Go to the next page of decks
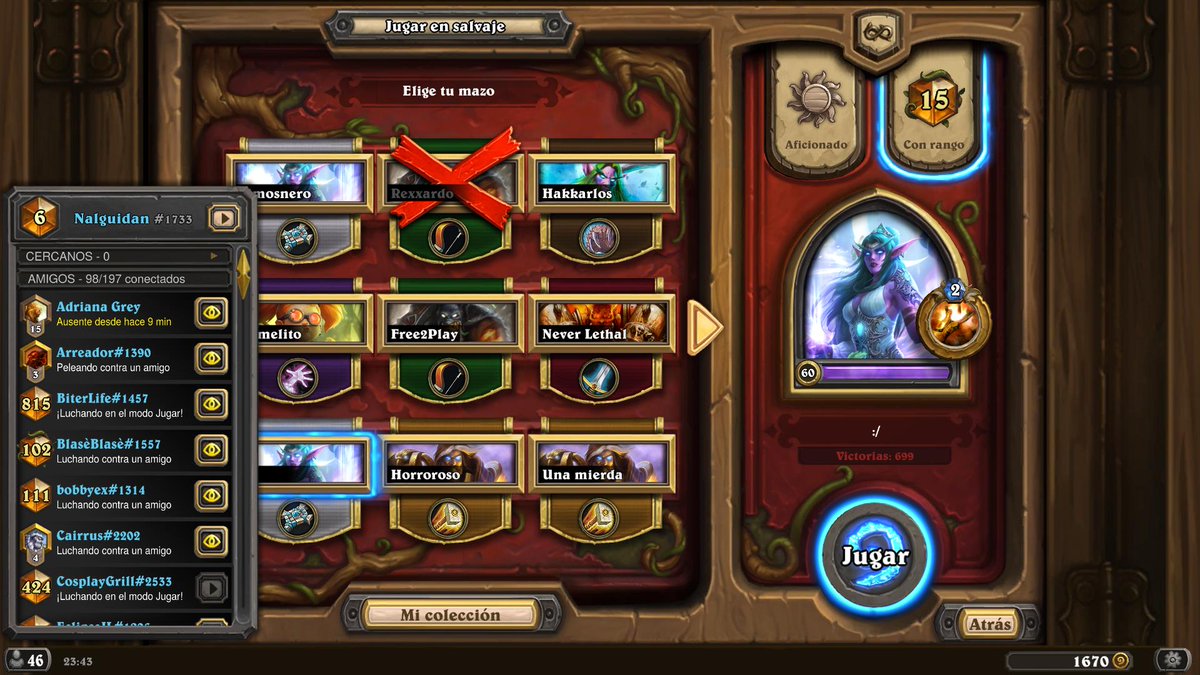Image resolution: width=1200 pixels, height=675 pixels. (x=705, y=327)
